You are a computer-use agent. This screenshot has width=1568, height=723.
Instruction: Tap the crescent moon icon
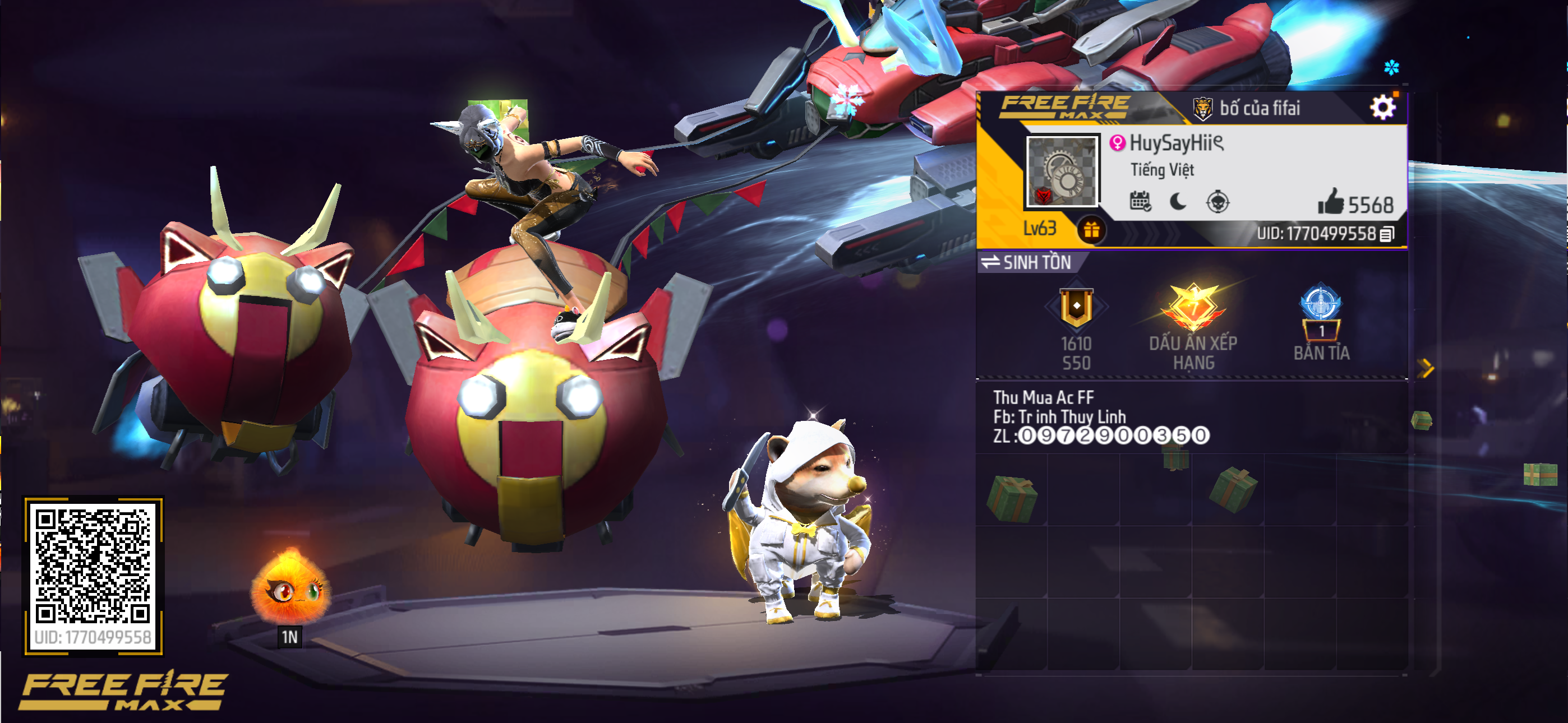(1178, 201)
